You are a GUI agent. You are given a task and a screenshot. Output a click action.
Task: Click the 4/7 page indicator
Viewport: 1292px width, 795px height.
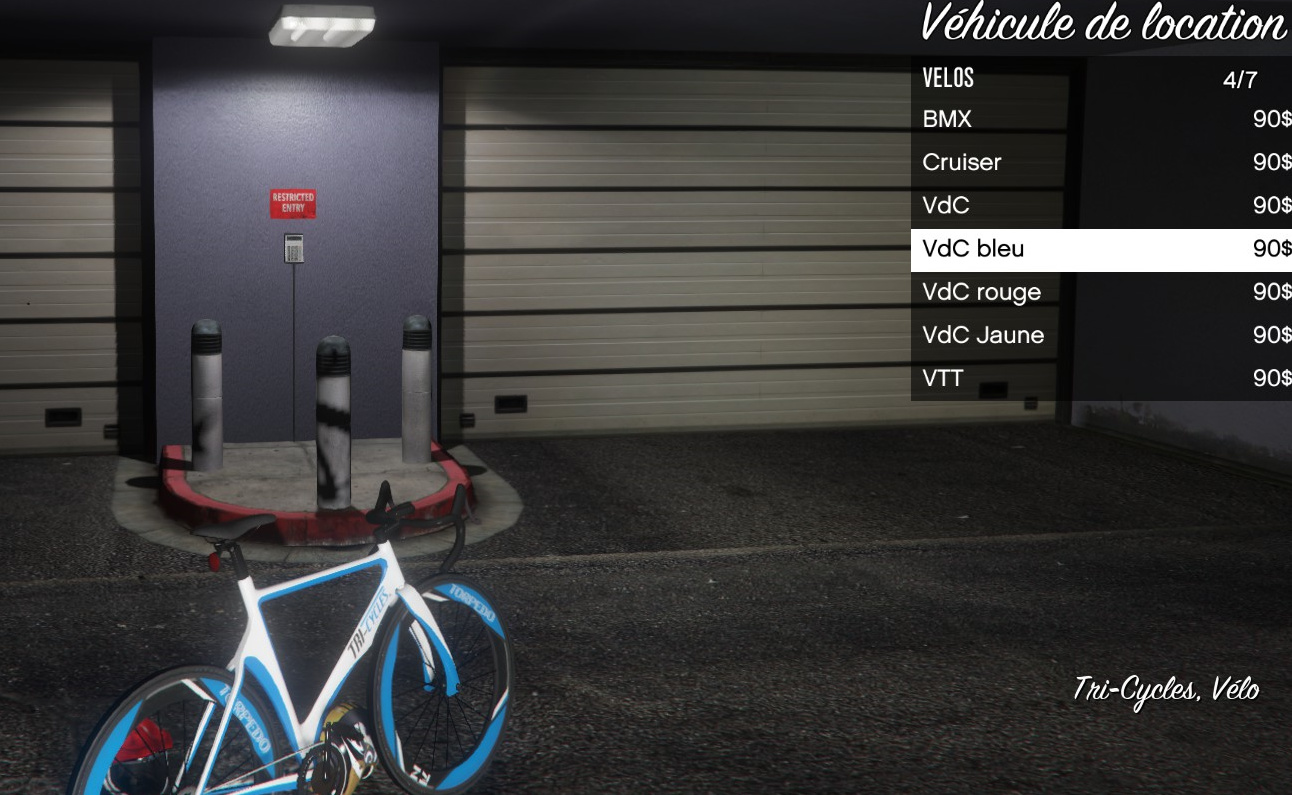point(1240,77)
